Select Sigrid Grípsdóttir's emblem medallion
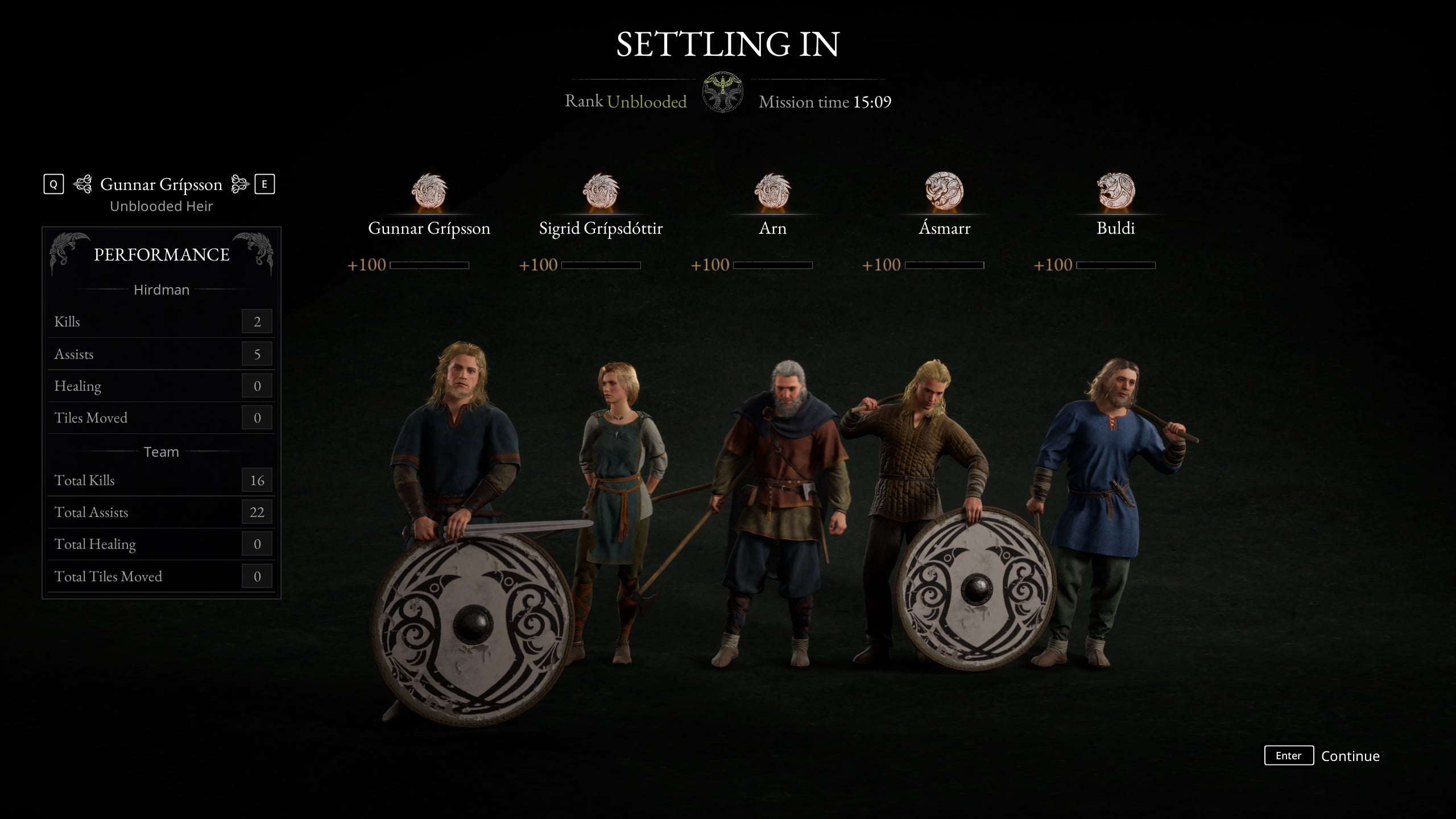This screenshot has width=1456, height=819. [601, 191]
